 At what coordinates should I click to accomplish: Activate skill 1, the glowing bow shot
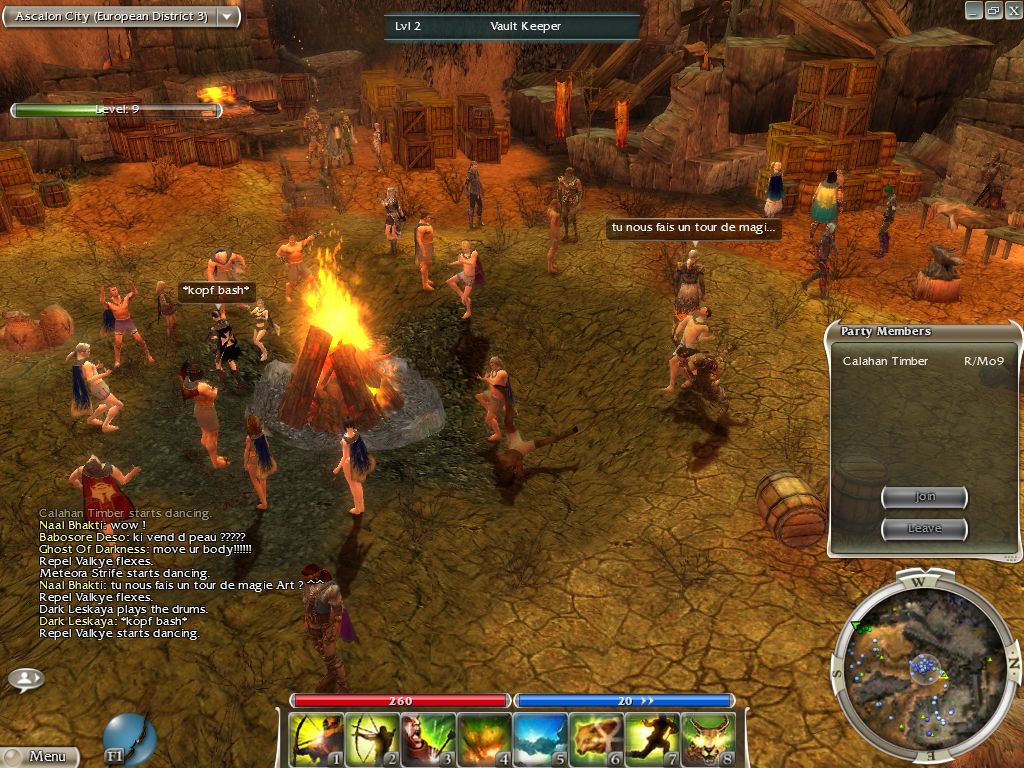click(x=317, y=740)
